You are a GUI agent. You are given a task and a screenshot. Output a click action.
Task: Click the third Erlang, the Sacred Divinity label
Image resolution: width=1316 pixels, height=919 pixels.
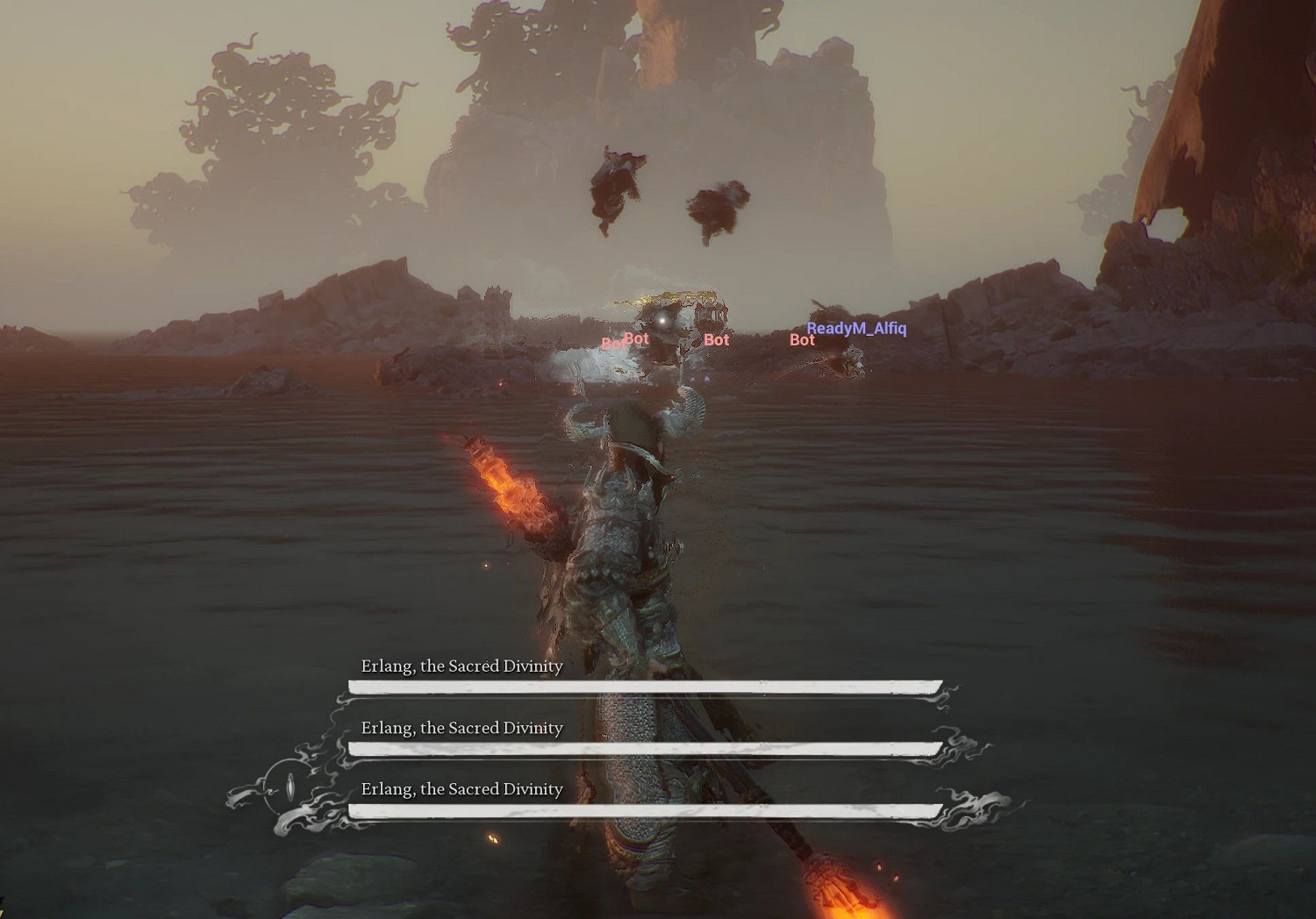coord(462,789)
